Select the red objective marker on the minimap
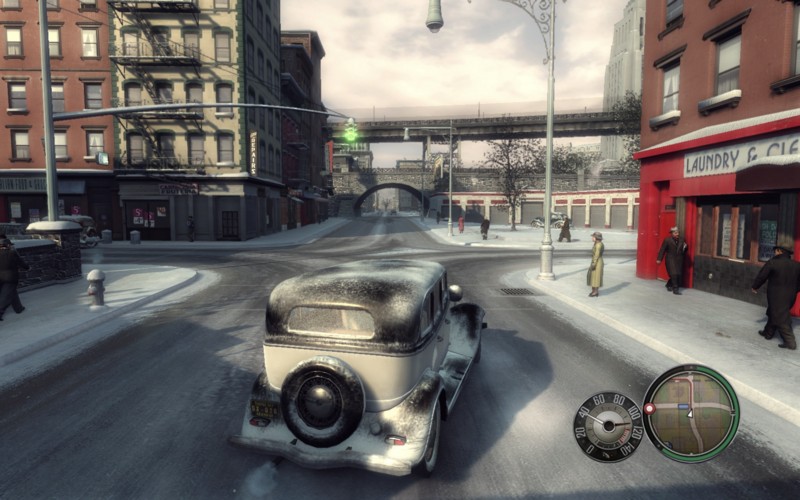Image resolution: width=800 pixels, height=500 pixels. tap(649, 408)
